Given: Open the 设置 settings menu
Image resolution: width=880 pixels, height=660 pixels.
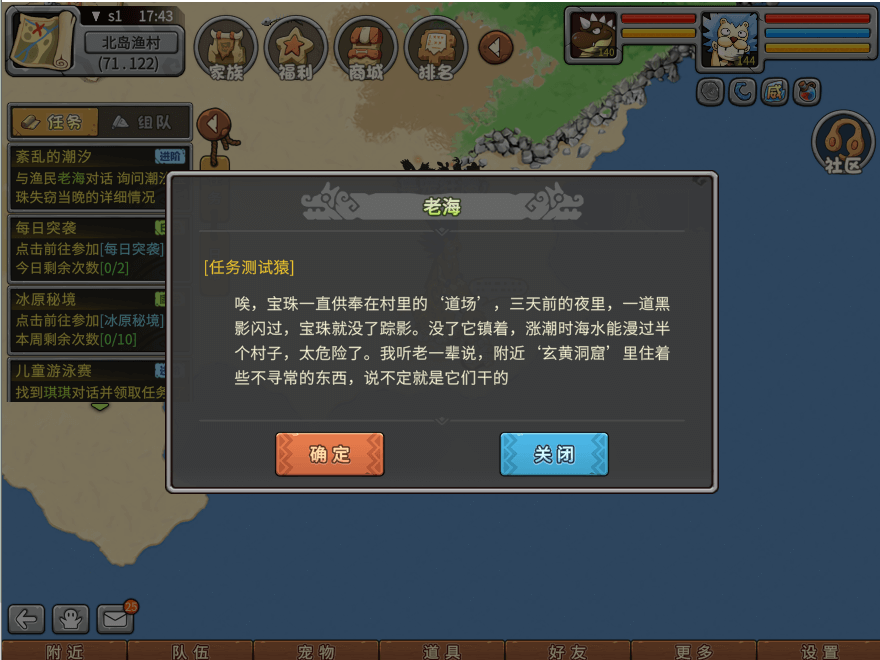Looking at the screenshot, I should [820, 651].
